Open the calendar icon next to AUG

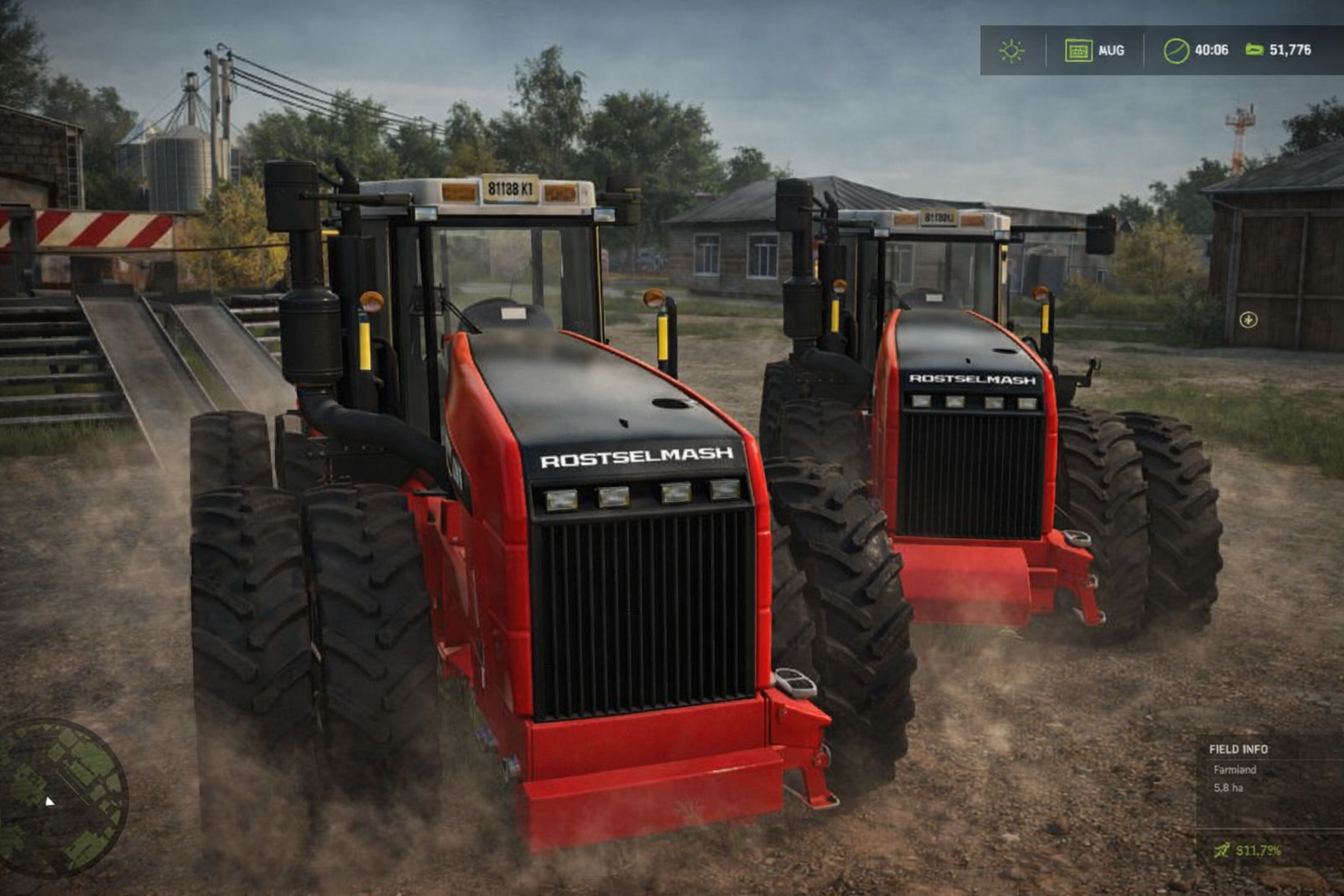(1079, 51)
